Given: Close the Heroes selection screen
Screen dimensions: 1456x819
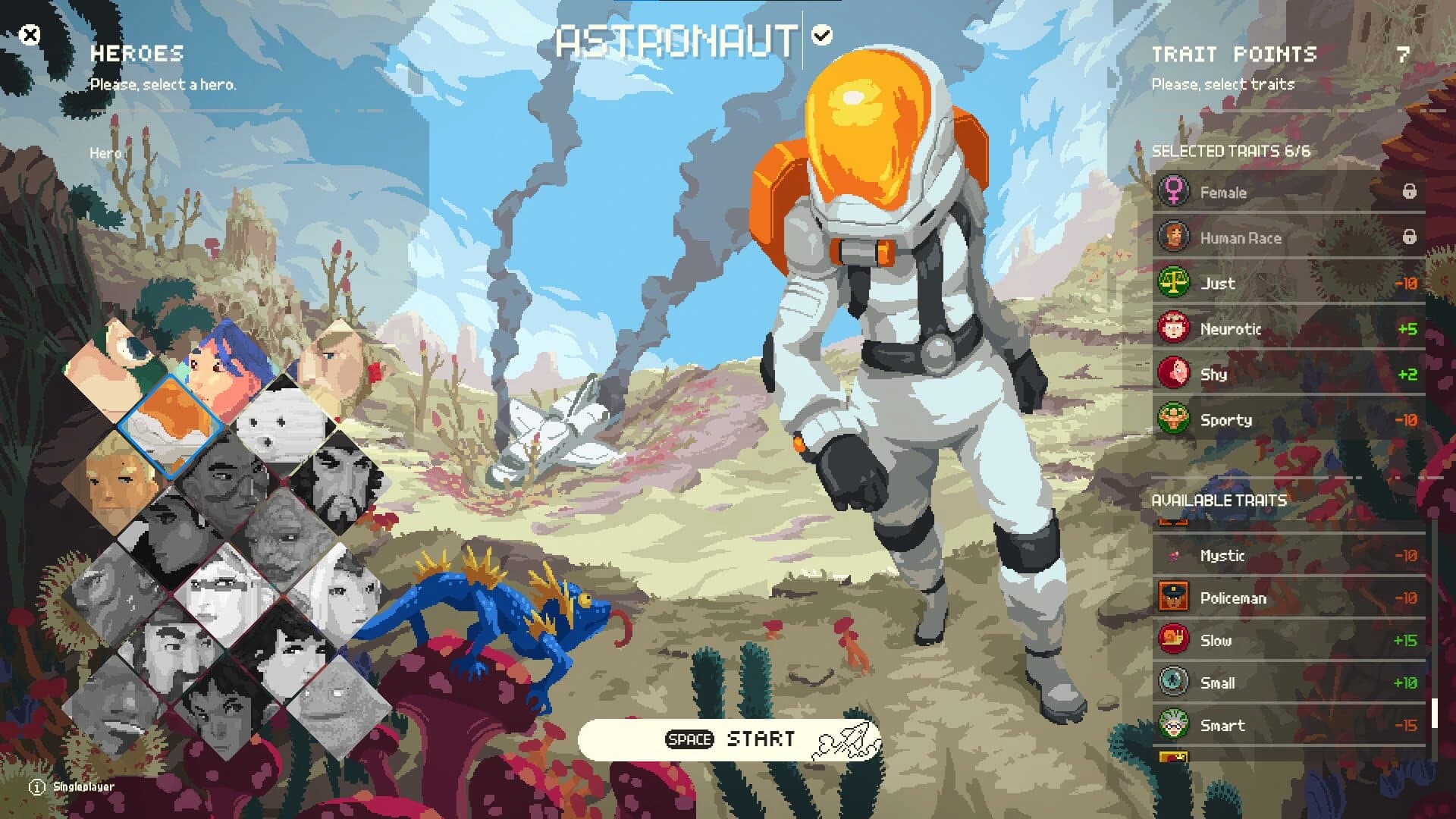Looking at the screenshot, I should (x=30, y=33).
